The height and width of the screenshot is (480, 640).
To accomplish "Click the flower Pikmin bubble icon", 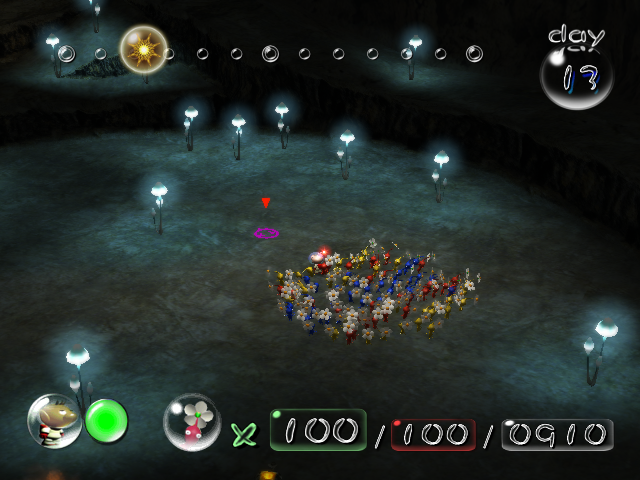I will tap(192, 422).
